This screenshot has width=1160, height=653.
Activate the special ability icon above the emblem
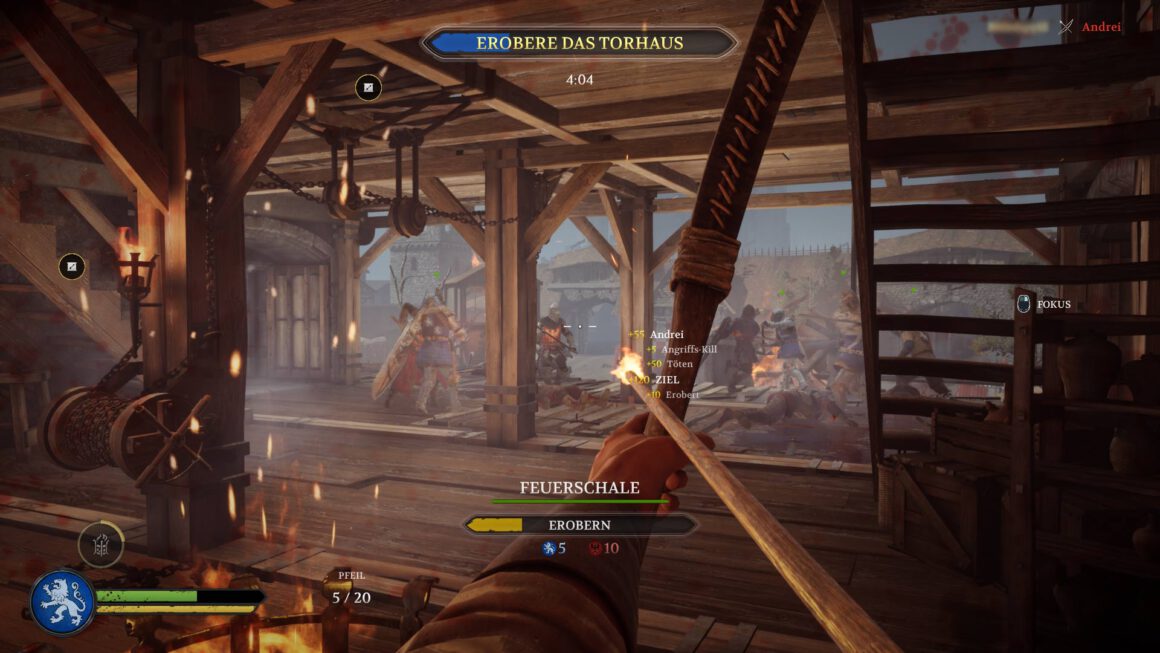pyautogui.click(x=101, y=545)
